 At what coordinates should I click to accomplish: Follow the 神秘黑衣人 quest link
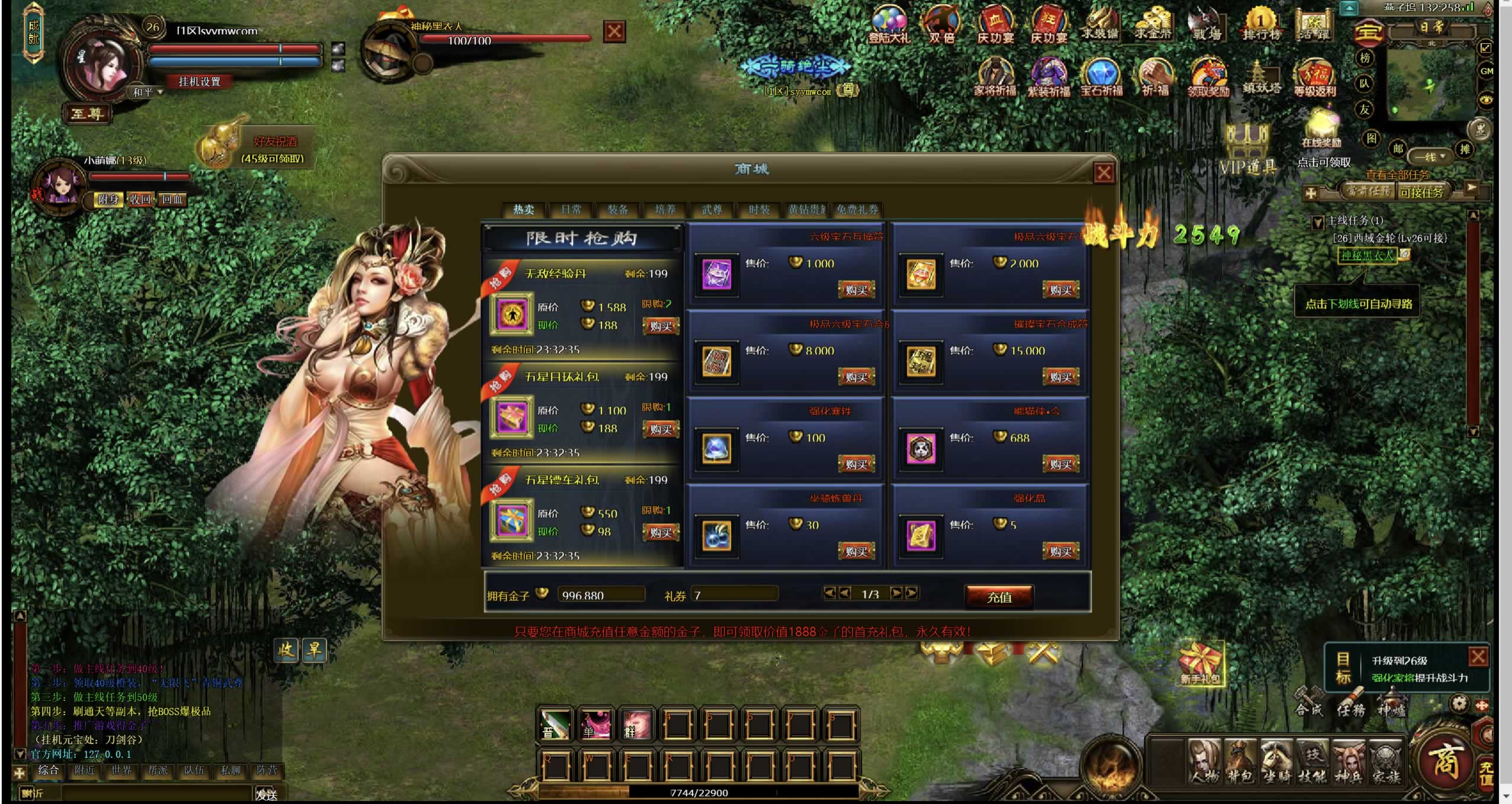tap(1367, 255)
